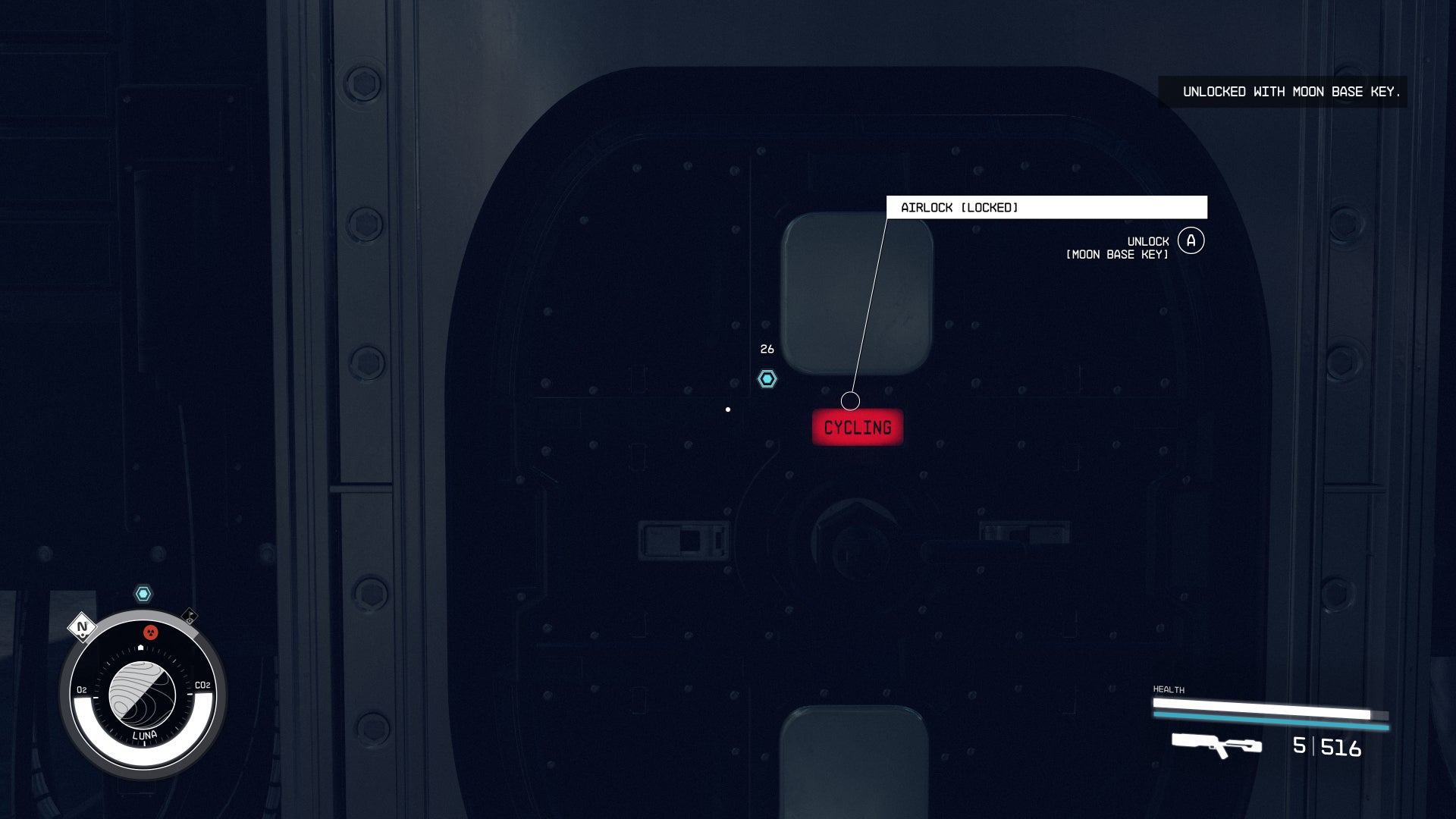This screenshot has width=1456, height=819.
Task: Click the AIRLOCK [LOCKED] title bar
Action: (1047, 207)
